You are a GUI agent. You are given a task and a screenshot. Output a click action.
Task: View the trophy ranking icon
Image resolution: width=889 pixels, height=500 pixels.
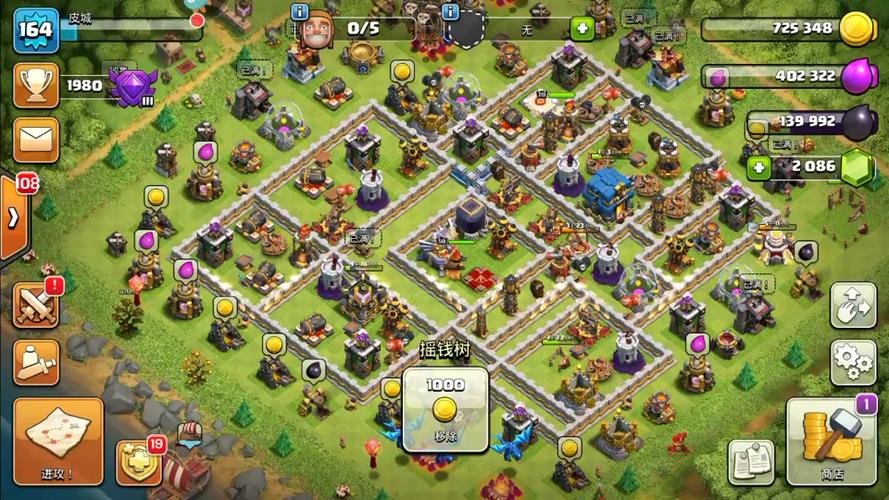(36, 85)
